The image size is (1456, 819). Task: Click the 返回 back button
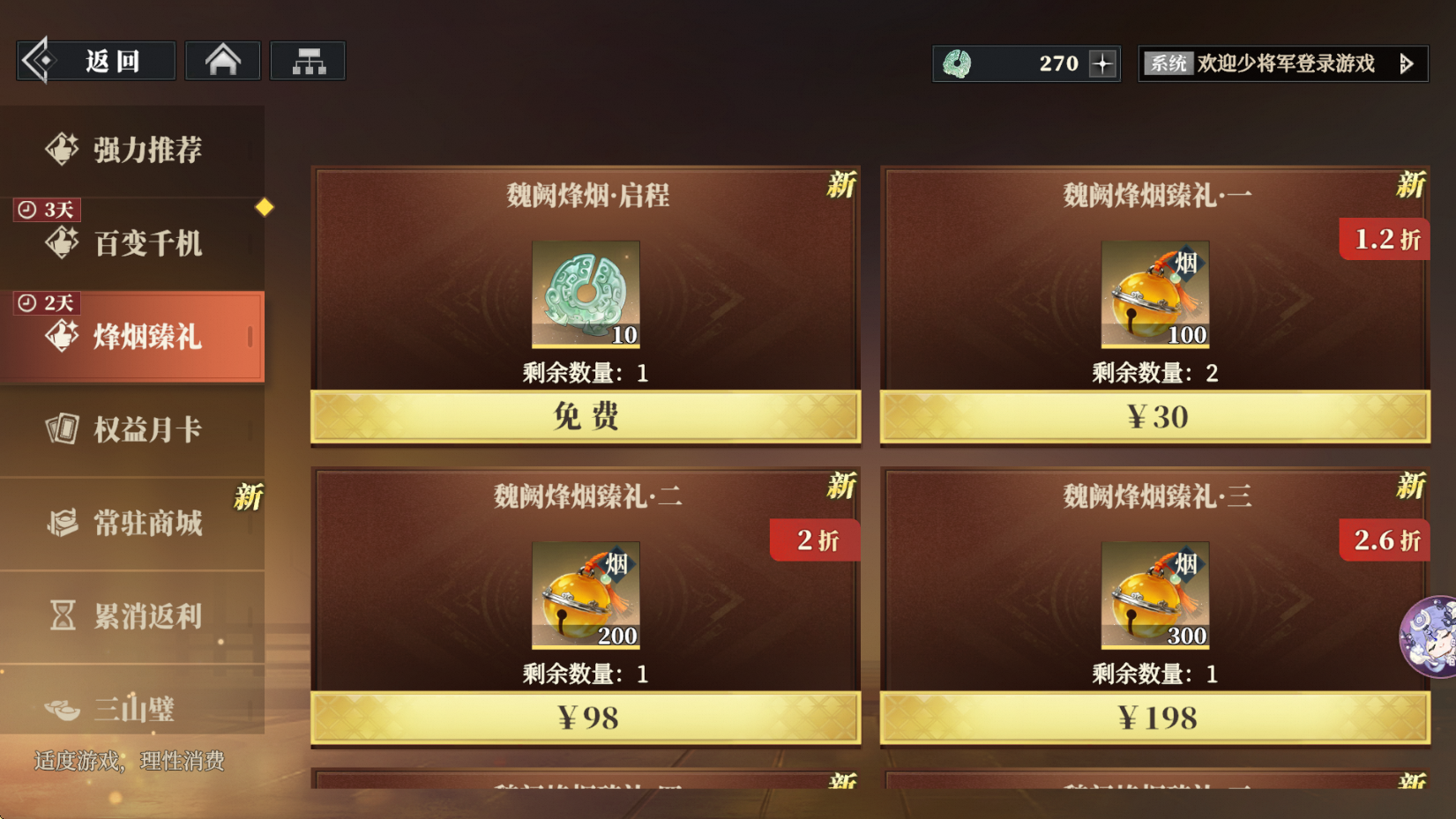pos(94,60)
